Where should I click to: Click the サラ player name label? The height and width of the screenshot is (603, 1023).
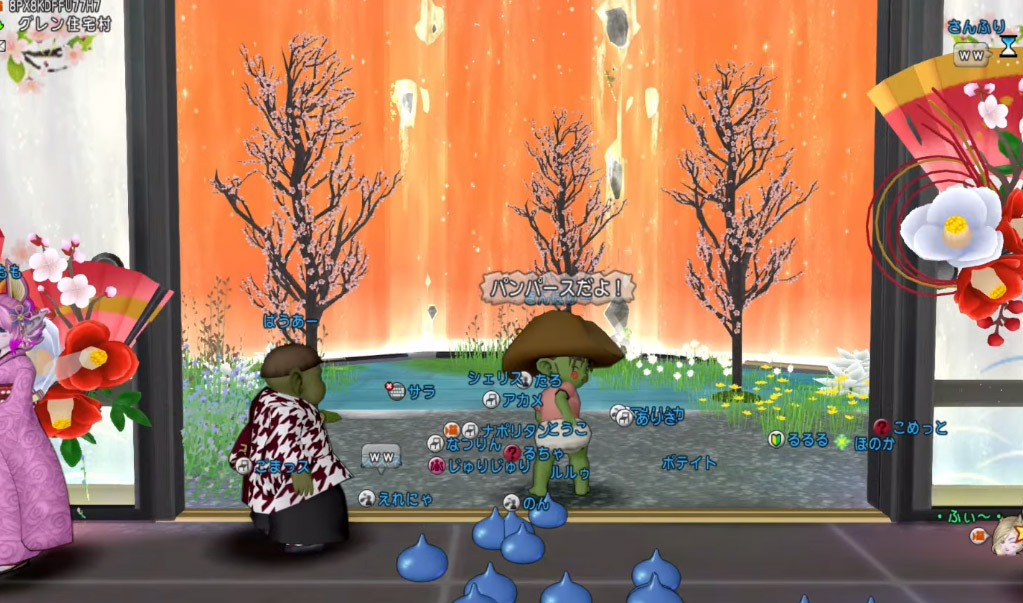(x=421, y=391)
